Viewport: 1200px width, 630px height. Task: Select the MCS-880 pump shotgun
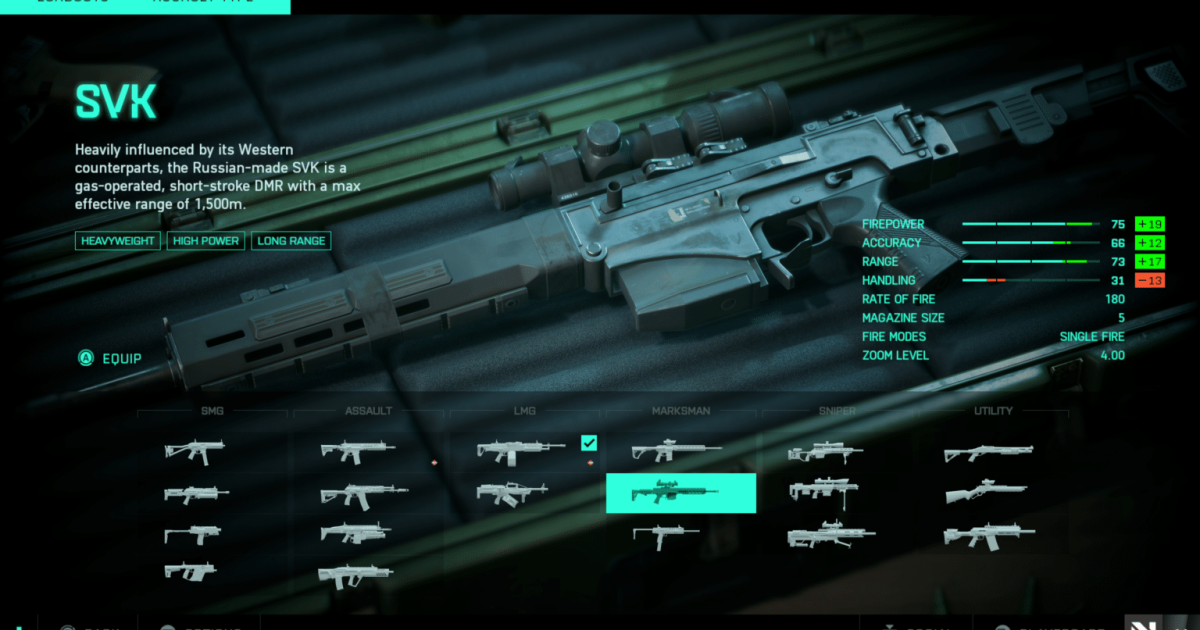pos(988,453)
